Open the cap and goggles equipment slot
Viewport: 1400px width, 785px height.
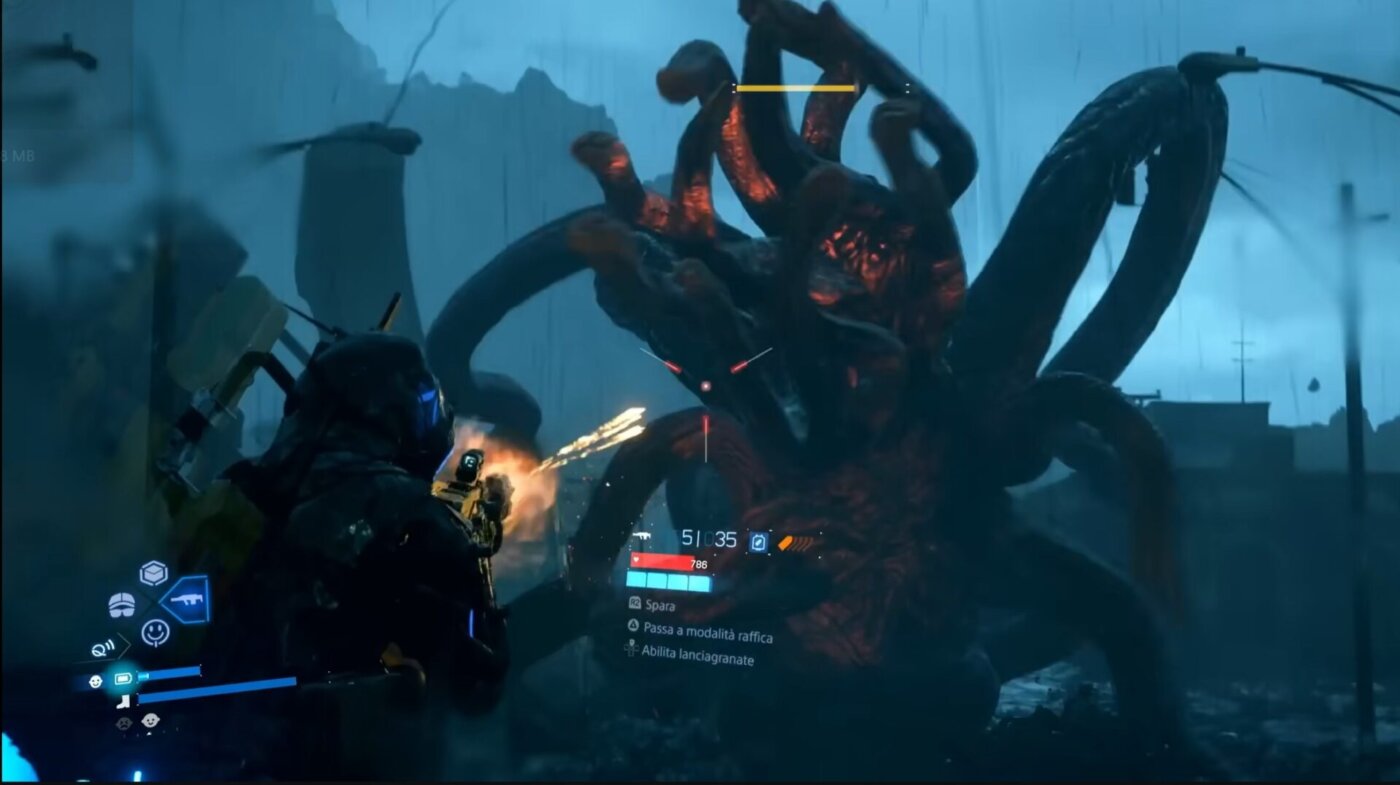click(x=121, y=605)
